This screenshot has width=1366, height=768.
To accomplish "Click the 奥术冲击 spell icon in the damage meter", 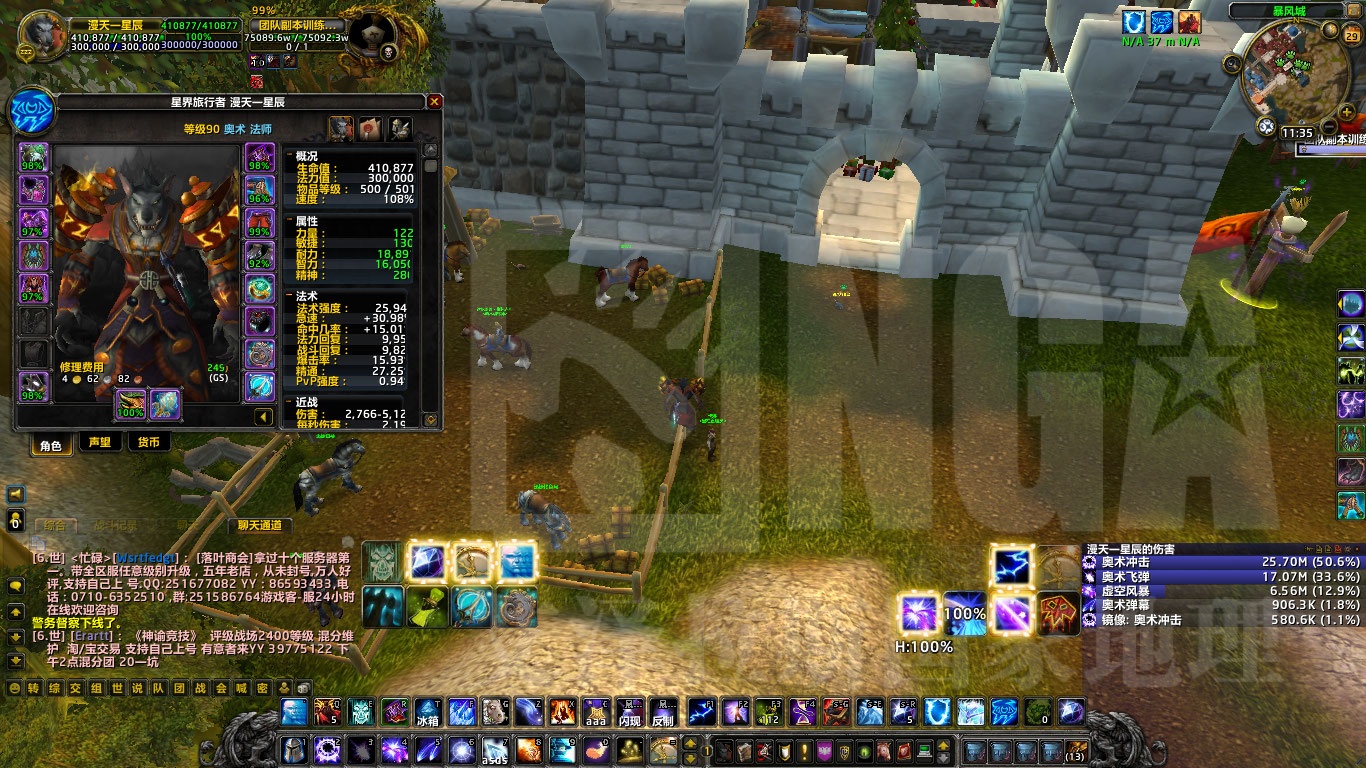I will coord(1088,561).
